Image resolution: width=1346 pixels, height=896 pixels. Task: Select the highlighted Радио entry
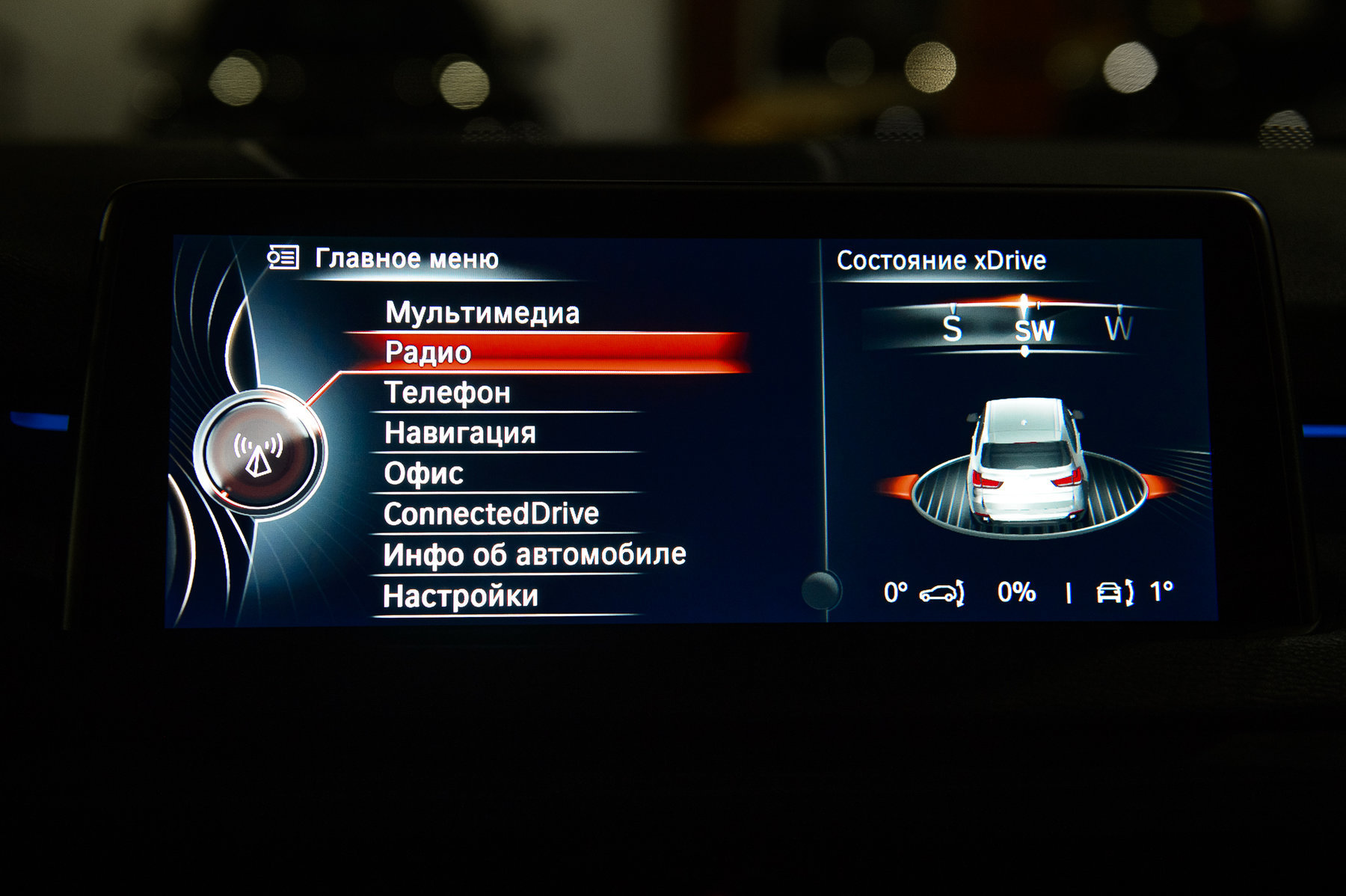(428, 353)
